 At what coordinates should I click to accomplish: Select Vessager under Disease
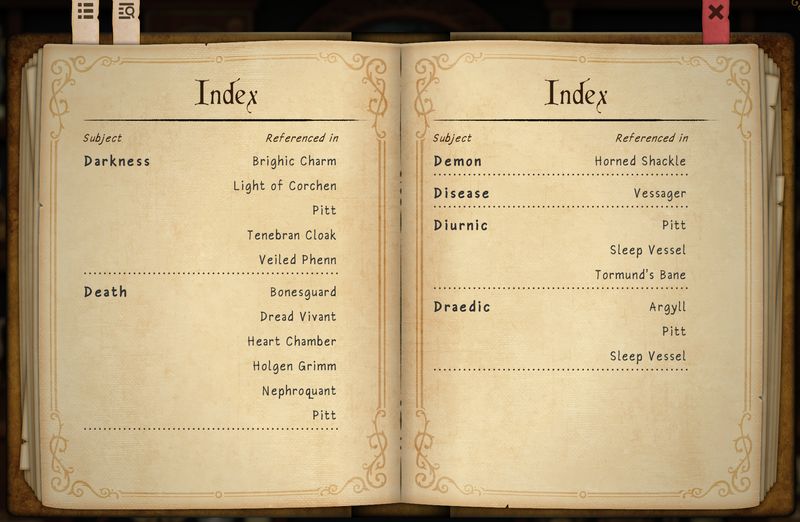point(659,193)
